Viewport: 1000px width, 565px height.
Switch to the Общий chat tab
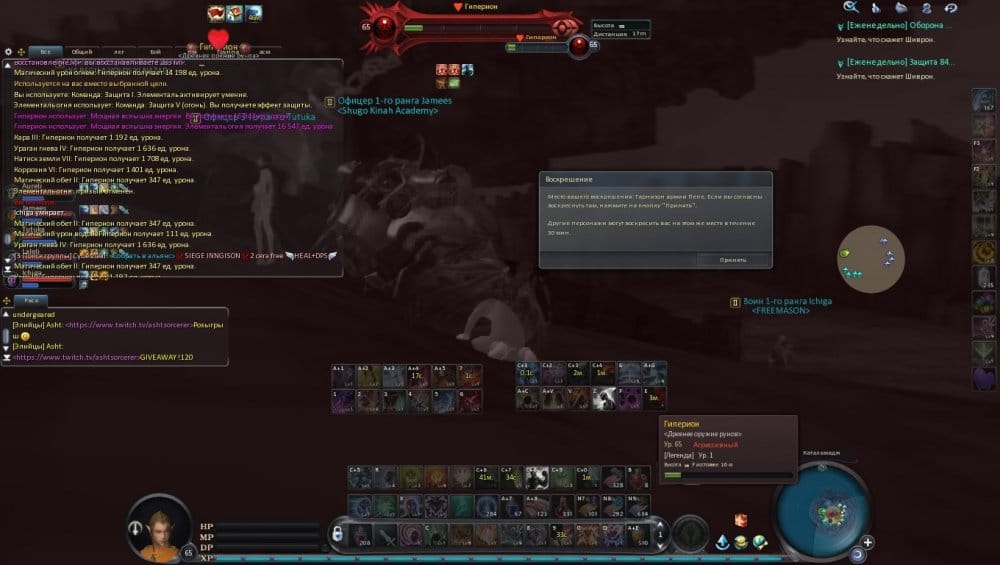click(x=82, y=51)
